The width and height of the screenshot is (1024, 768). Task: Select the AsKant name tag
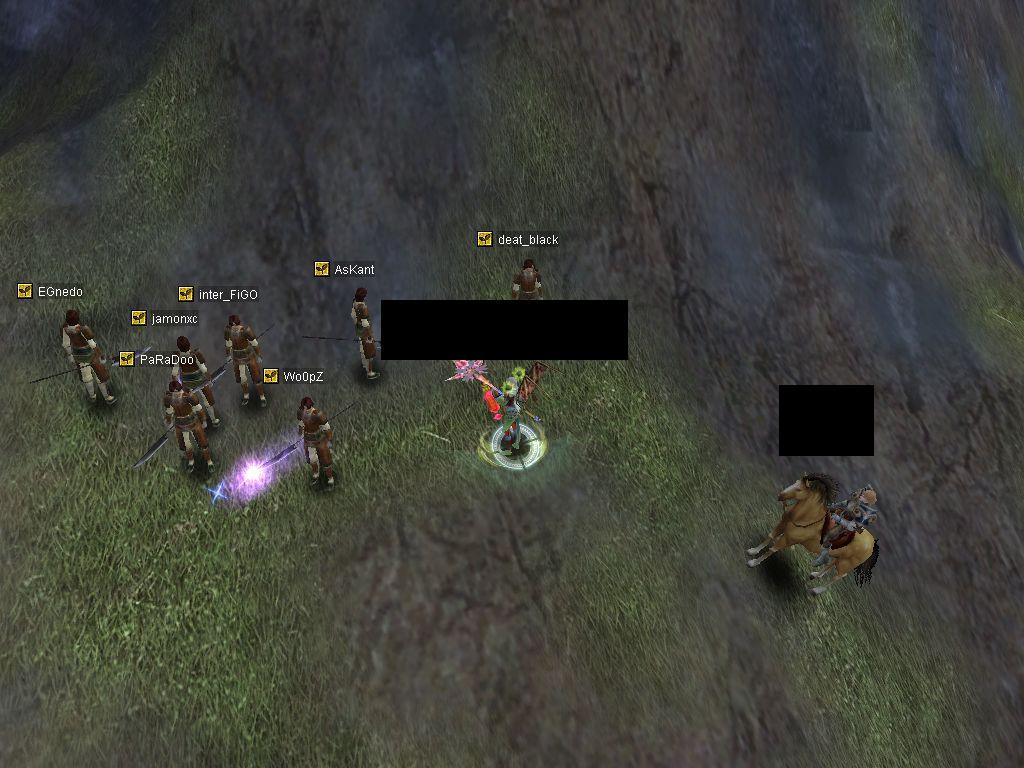coord(354,270)
